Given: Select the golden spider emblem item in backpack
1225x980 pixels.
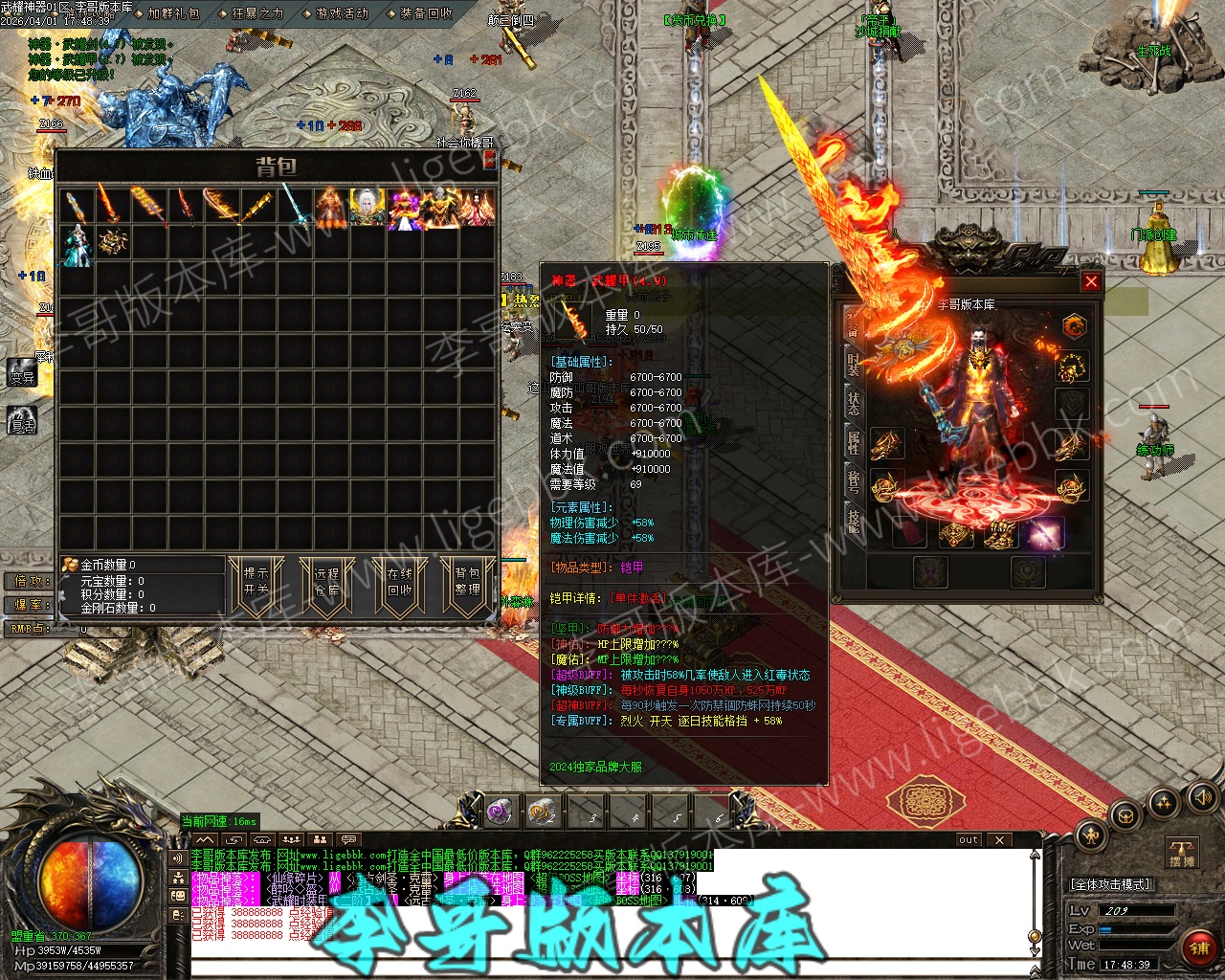Looking at the screenshot, I should click(x=113, y=241).
